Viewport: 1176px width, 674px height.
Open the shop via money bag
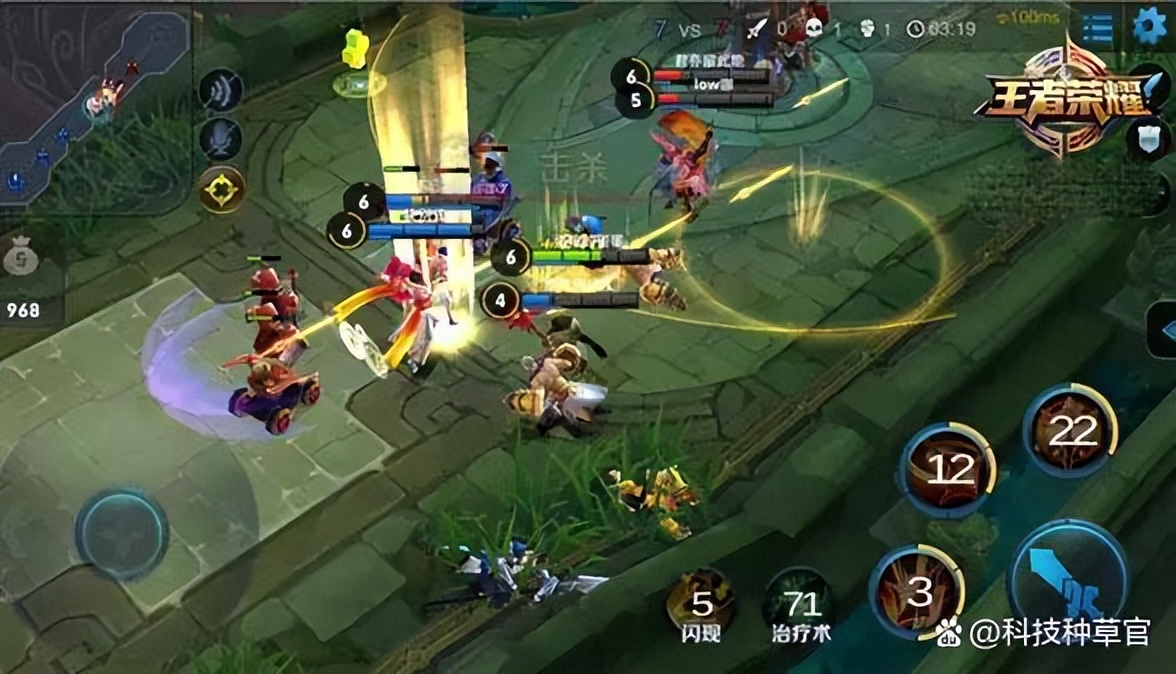click(x=21, y=258)
